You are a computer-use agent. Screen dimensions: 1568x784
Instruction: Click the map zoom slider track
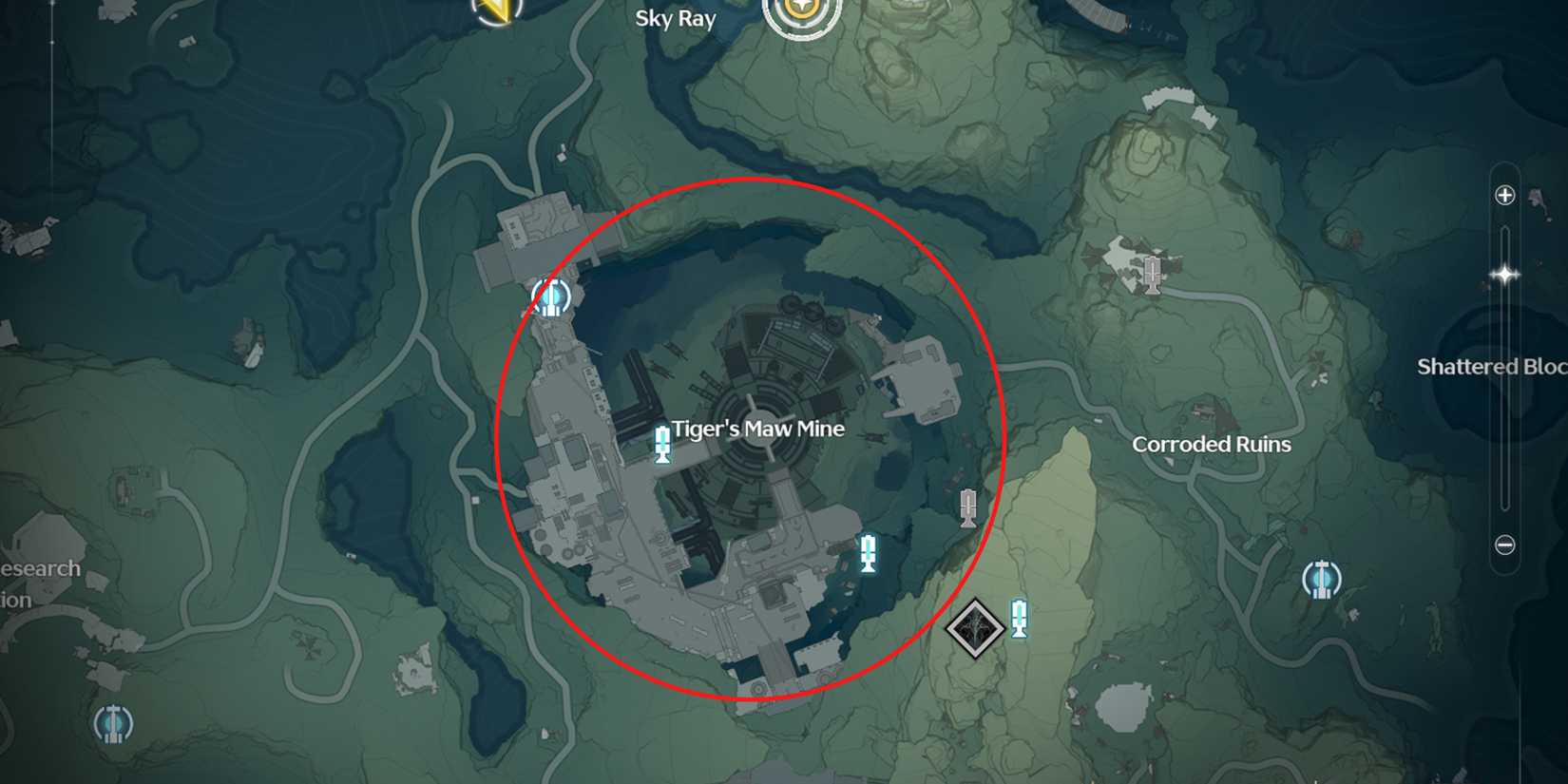click(1505, 380)
